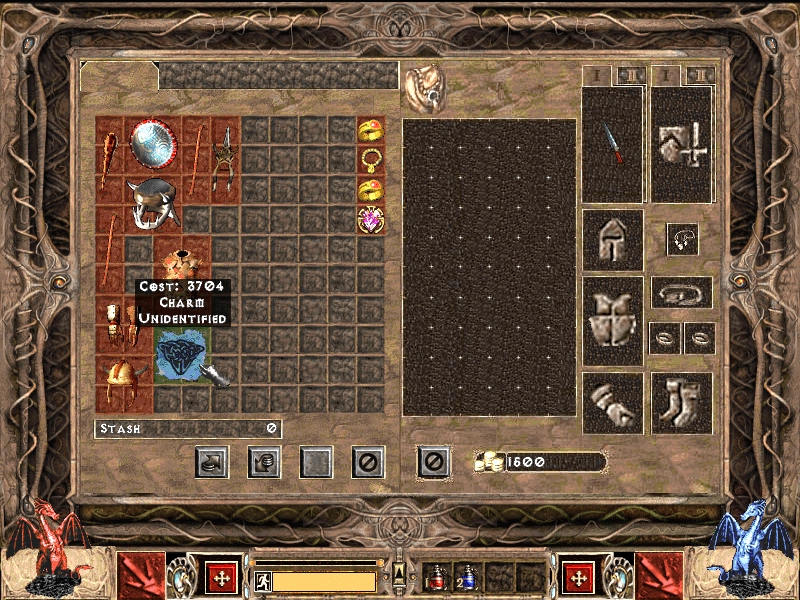Pick up the steel gauntlet beside the charm
This screenshot has width=800, height=600.
[x=215, y=373]
